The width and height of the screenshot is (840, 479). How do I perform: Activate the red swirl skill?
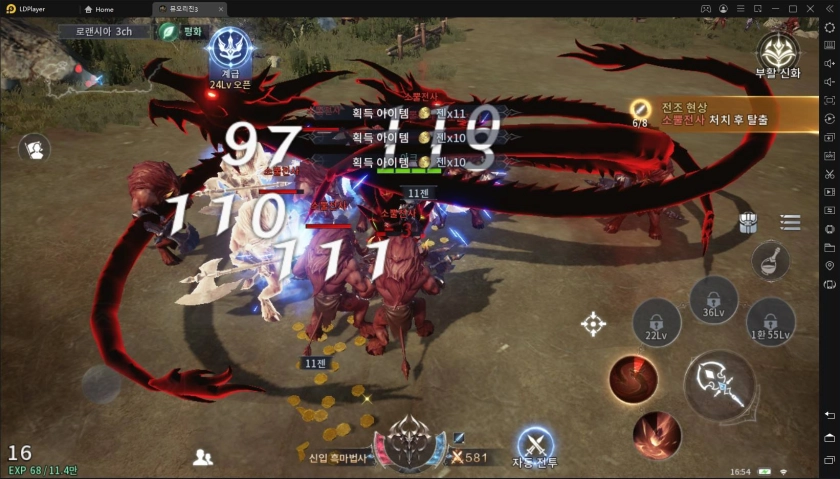tap(633, 379)
